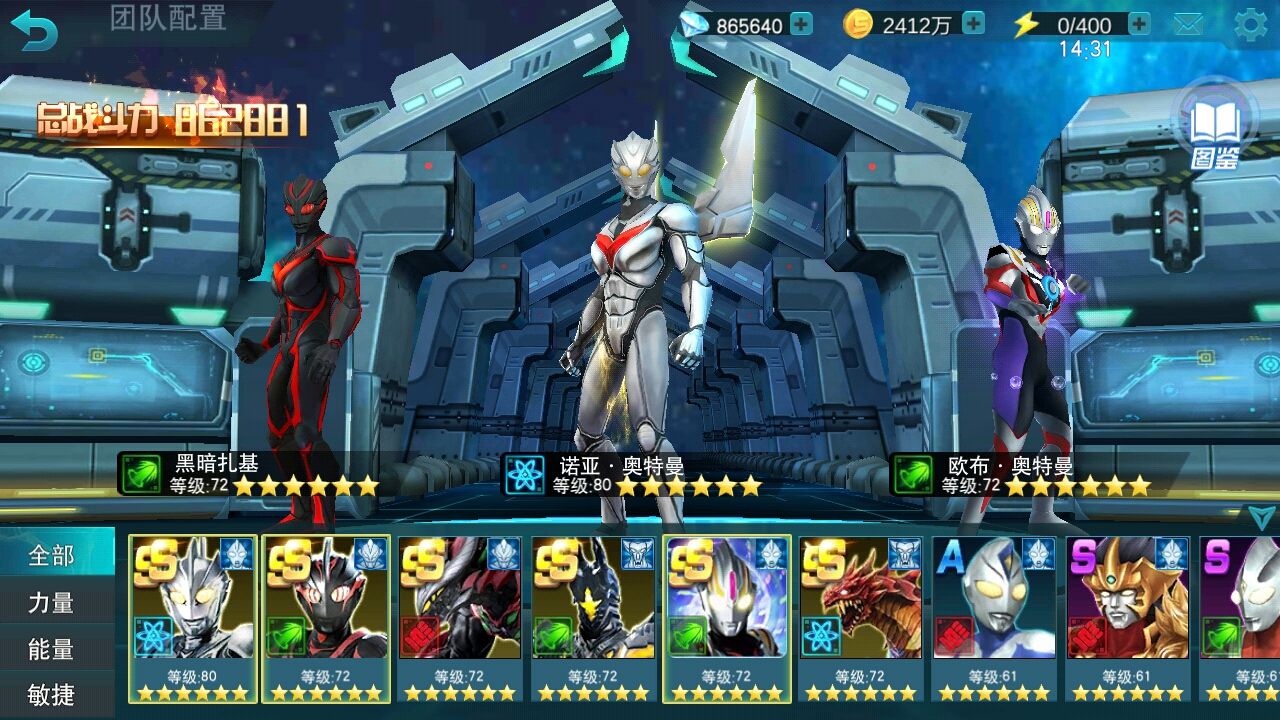Select the 敏捷 category tab
Screen dimensions: 1280x720
(52, 694)
